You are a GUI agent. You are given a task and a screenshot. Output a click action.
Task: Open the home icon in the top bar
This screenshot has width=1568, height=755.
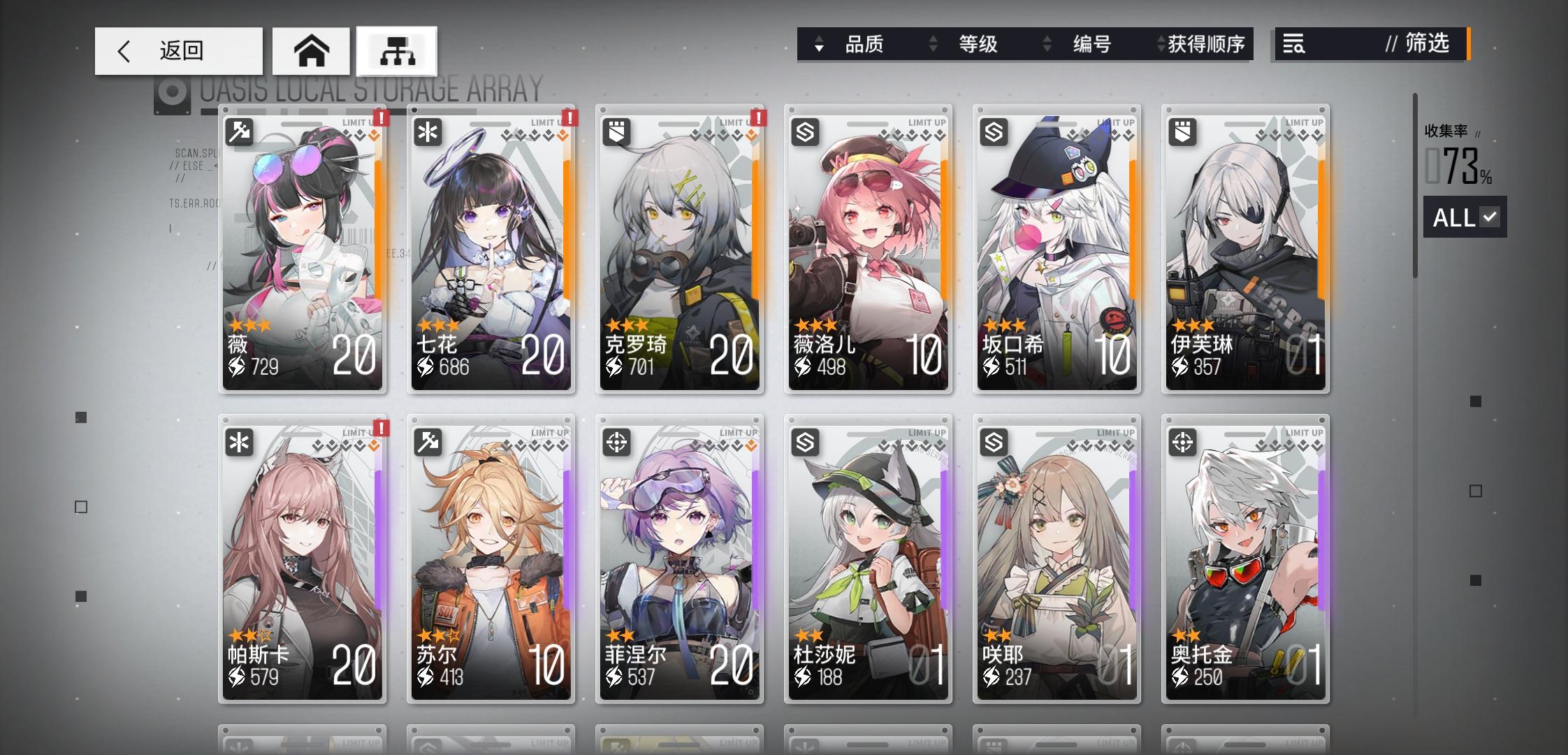click(312, 50)
